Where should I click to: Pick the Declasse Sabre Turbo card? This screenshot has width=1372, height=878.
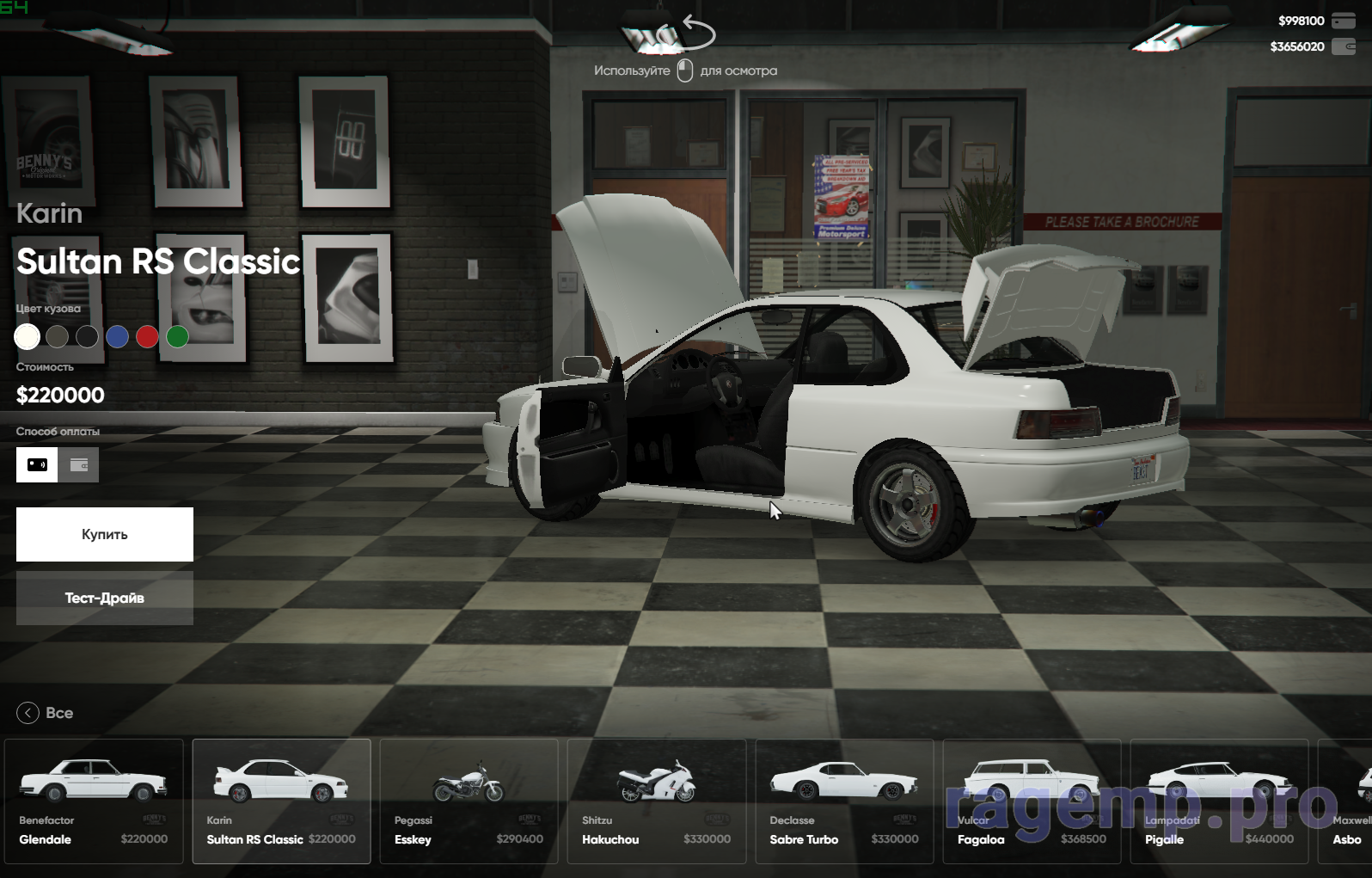844,801
